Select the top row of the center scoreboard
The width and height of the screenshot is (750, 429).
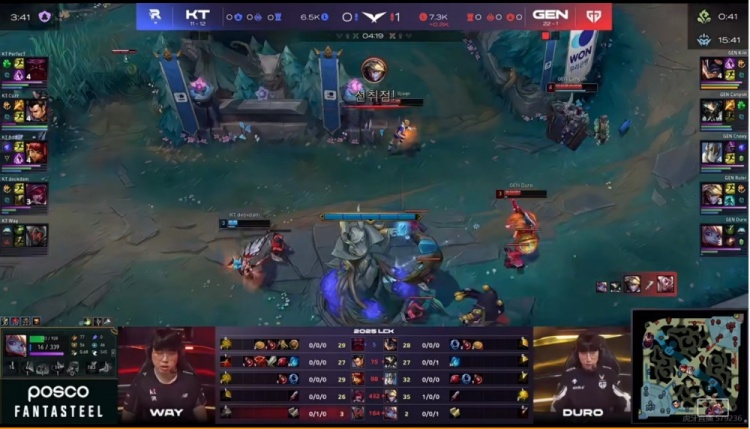375,344
